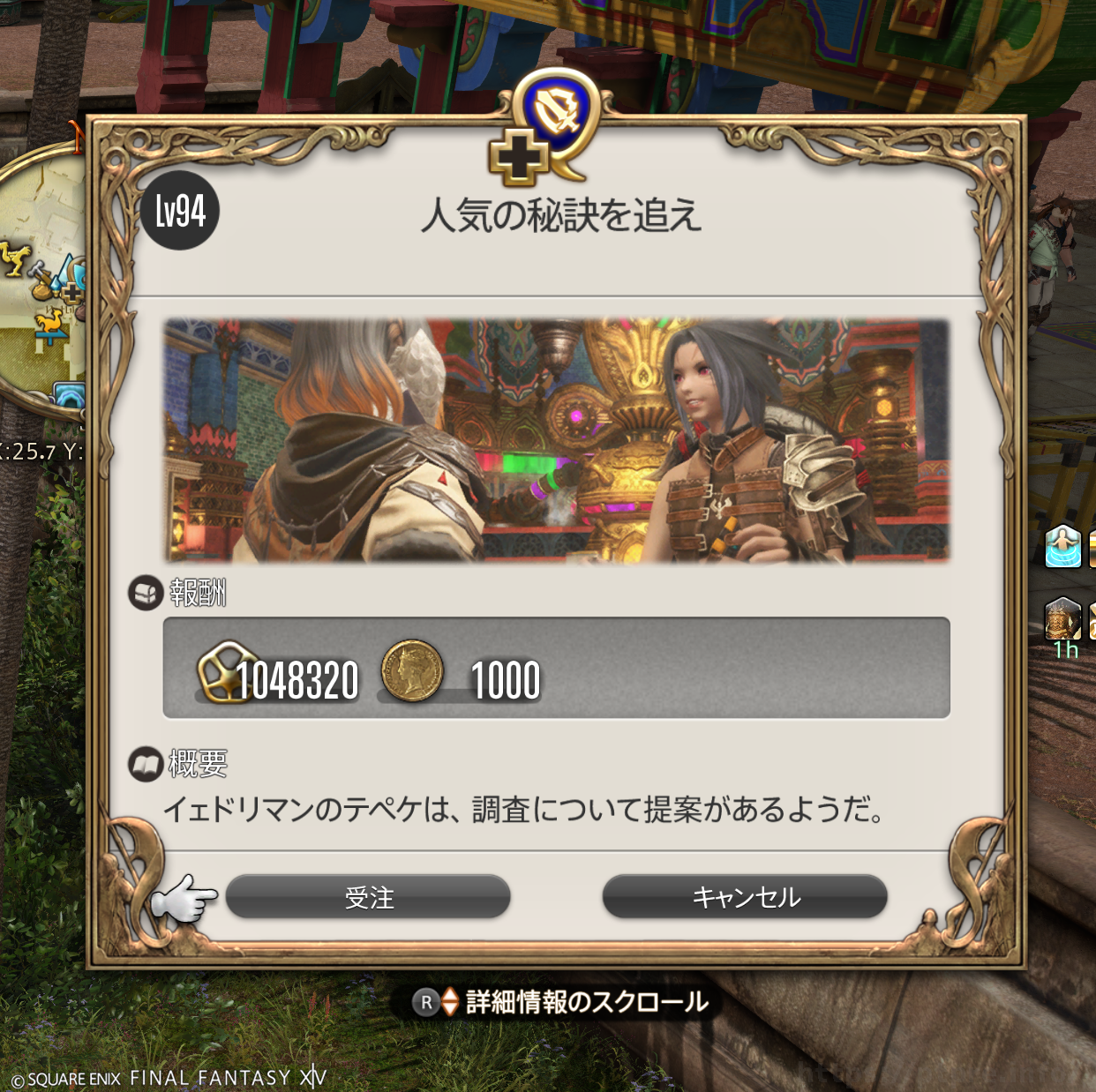The width and height of the screenshot is (1096, 1092).
Task: Click the 1h timed status buff icon
Action: (x=1062, y=620)
